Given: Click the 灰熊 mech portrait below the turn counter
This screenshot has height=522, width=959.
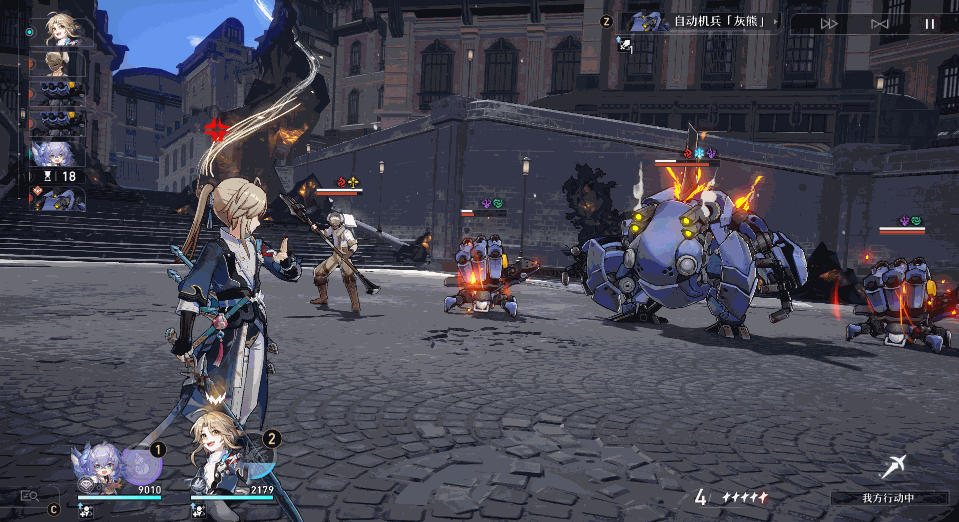Looking at the screenshot, I should click(x=59, y=199).
